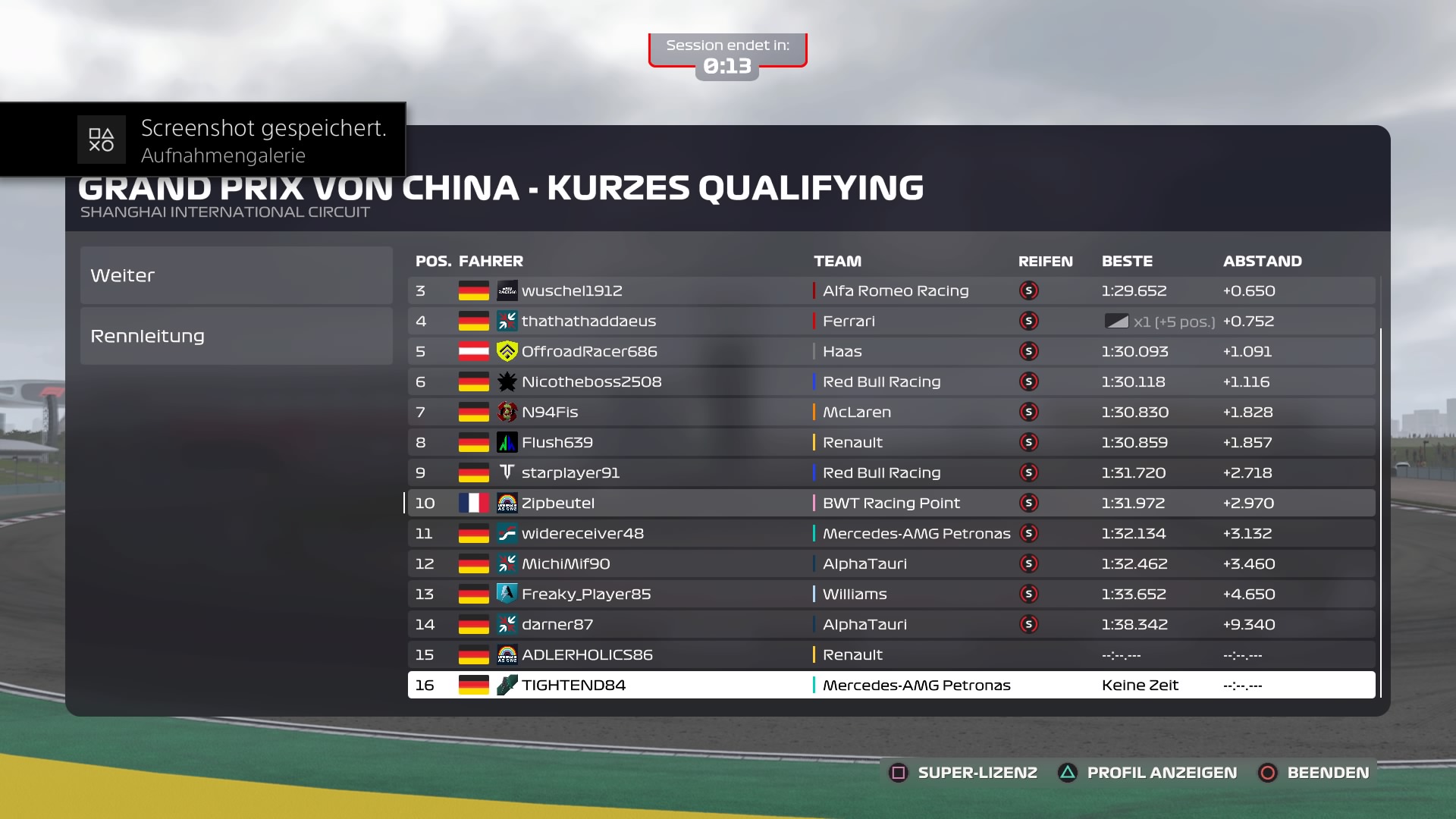Choose the Flush639 driver row
The height and width of the screenshot is (819, 1456).
point(891,442)
